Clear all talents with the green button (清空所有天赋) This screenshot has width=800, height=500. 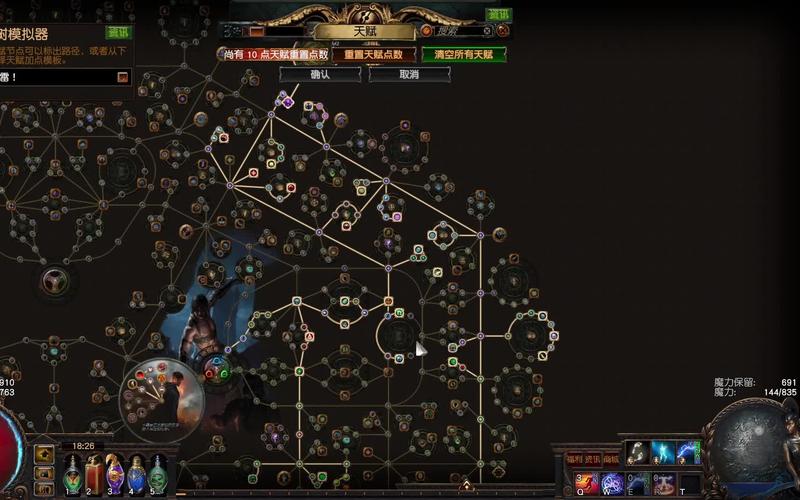click(463, 55)
